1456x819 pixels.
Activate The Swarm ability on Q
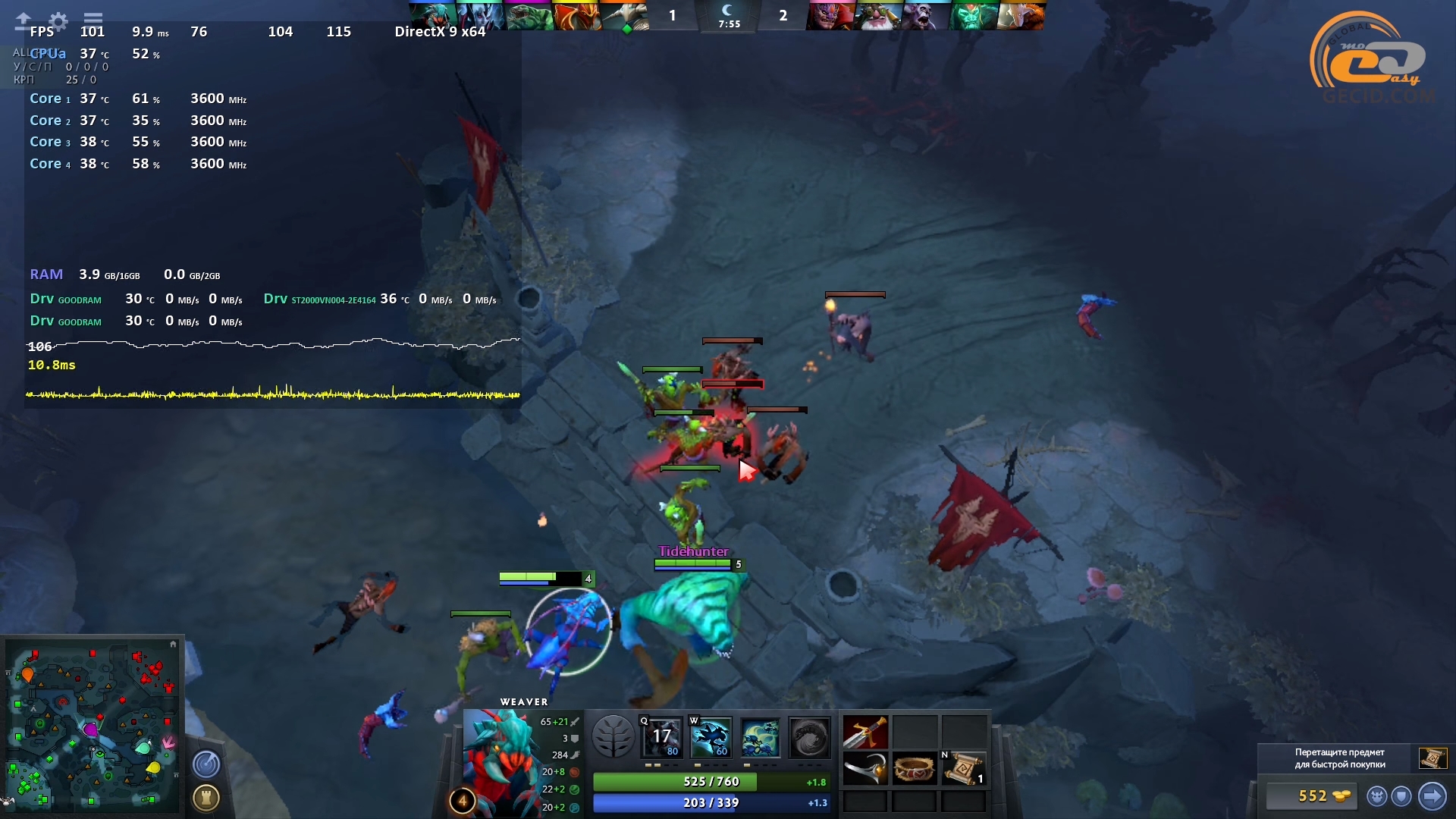(662, 737)
